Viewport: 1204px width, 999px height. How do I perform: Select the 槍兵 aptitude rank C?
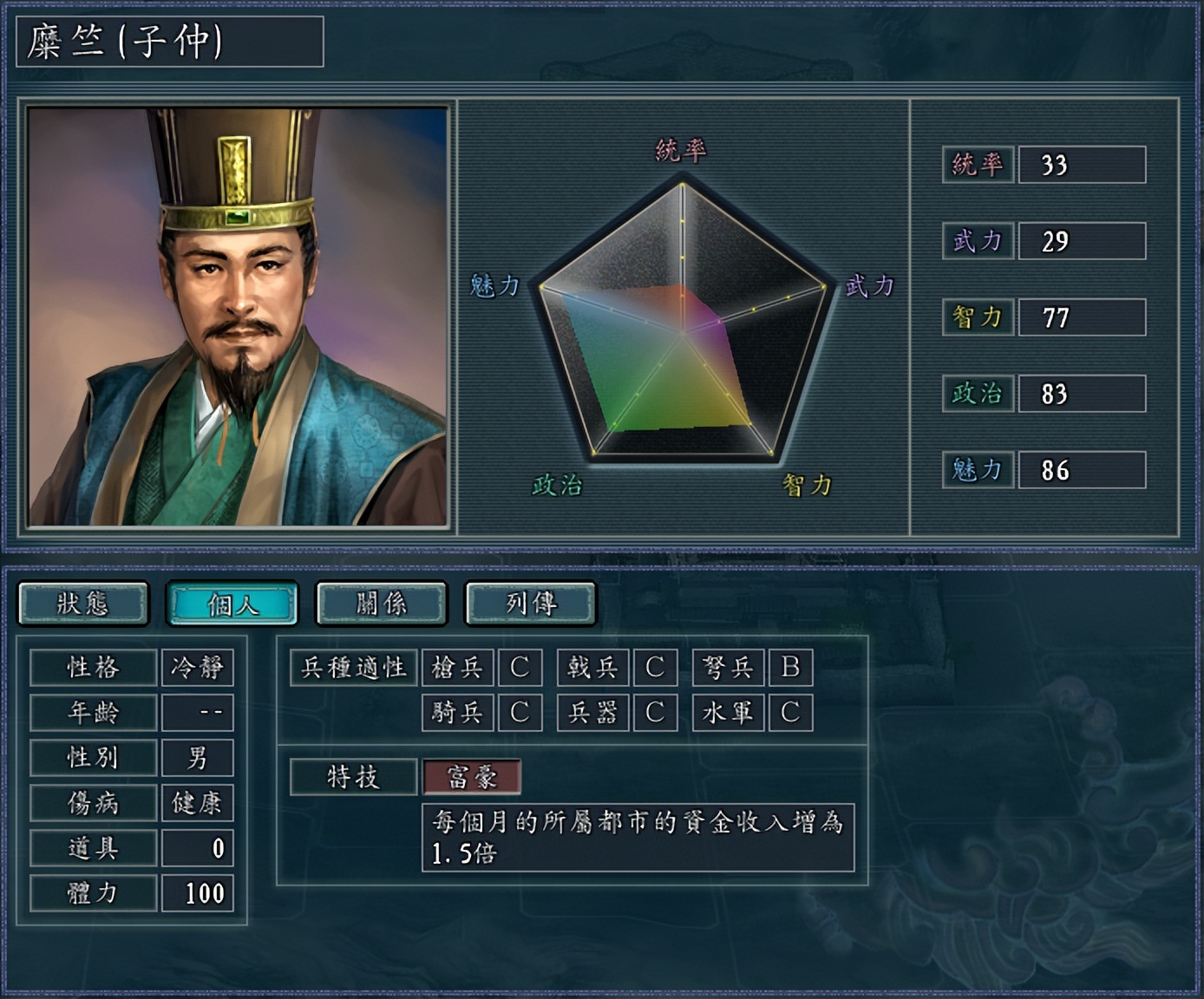520,668
